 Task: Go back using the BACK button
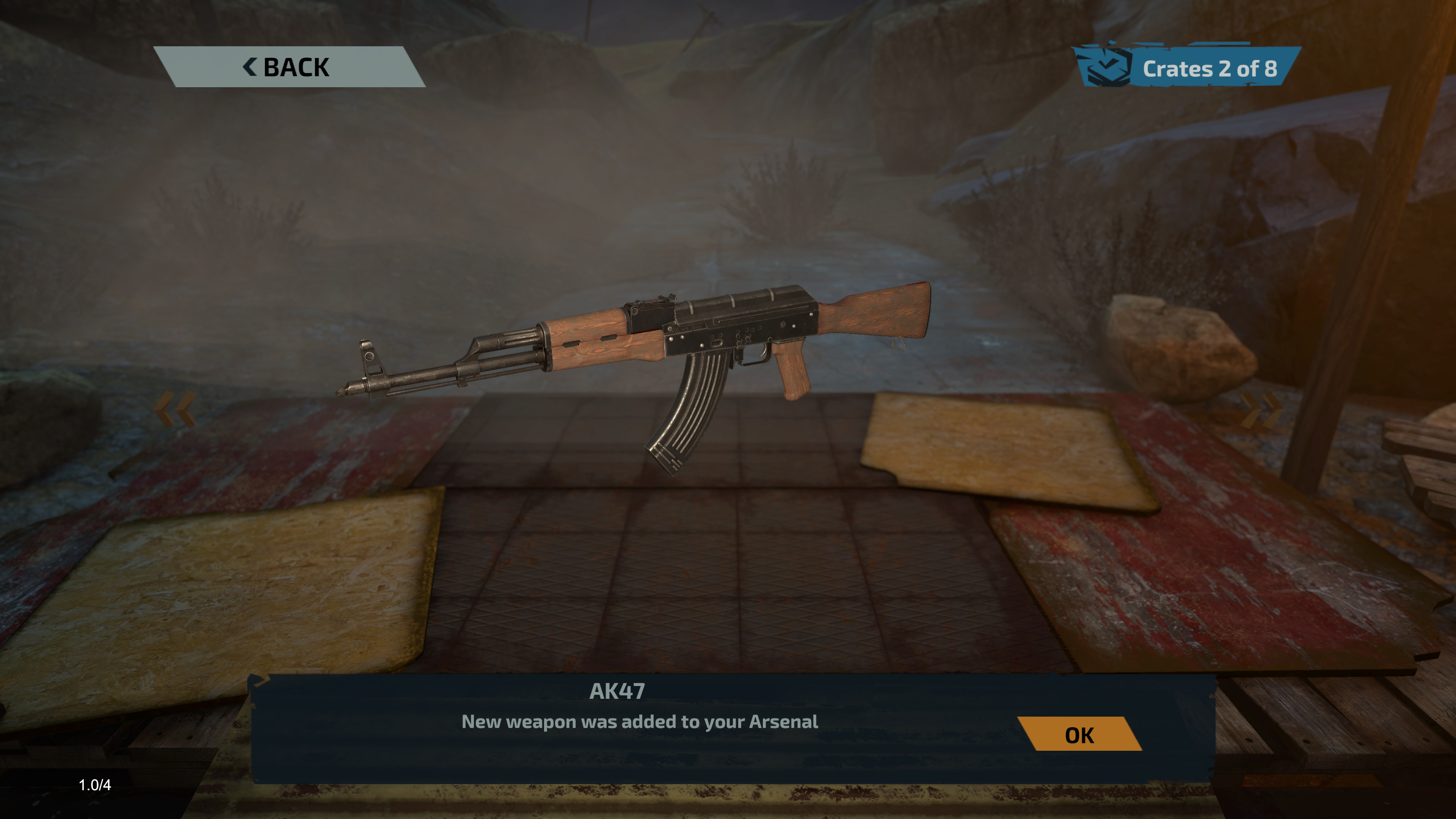[288, 67]
